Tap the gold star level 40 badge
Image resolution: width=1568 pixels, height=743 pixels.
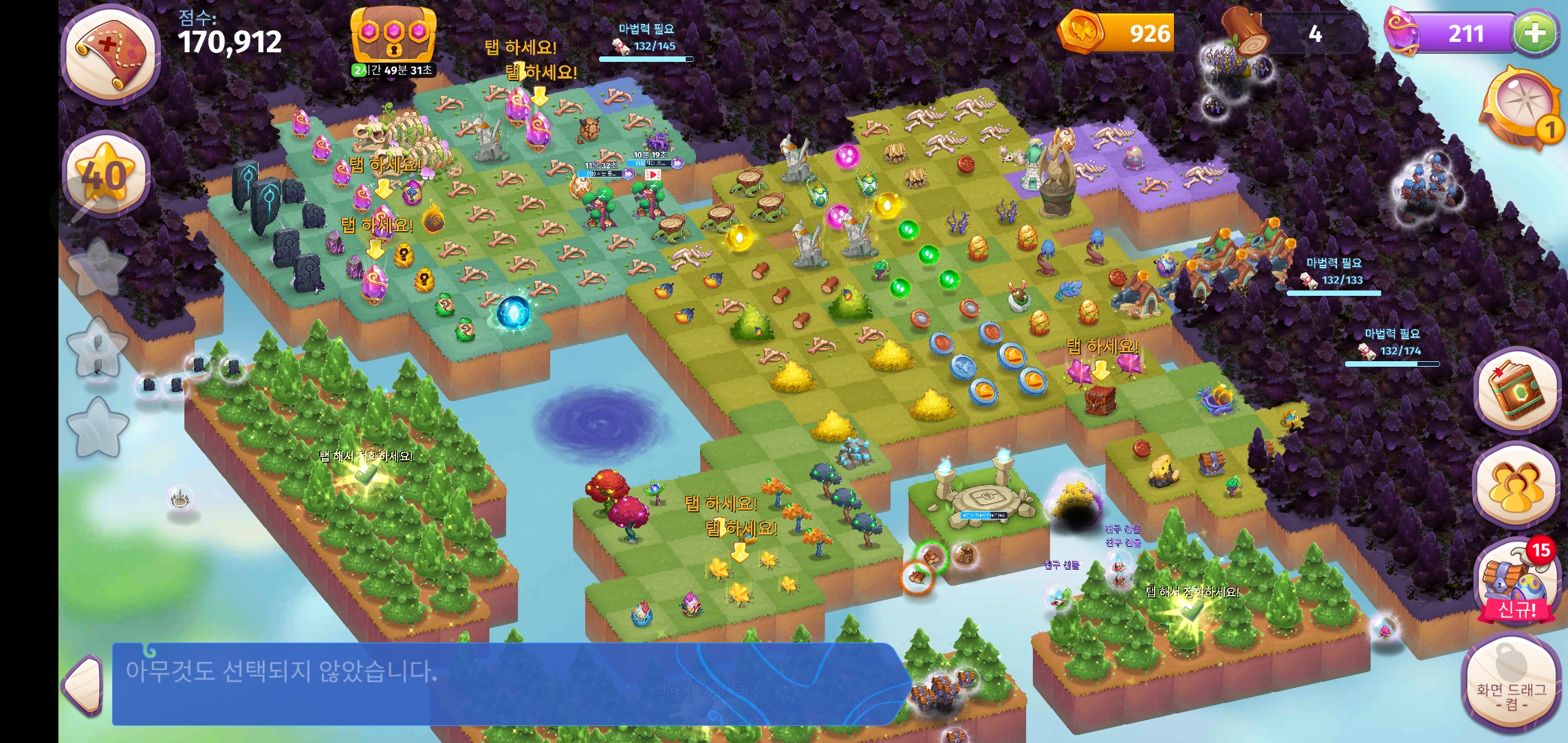105,173
